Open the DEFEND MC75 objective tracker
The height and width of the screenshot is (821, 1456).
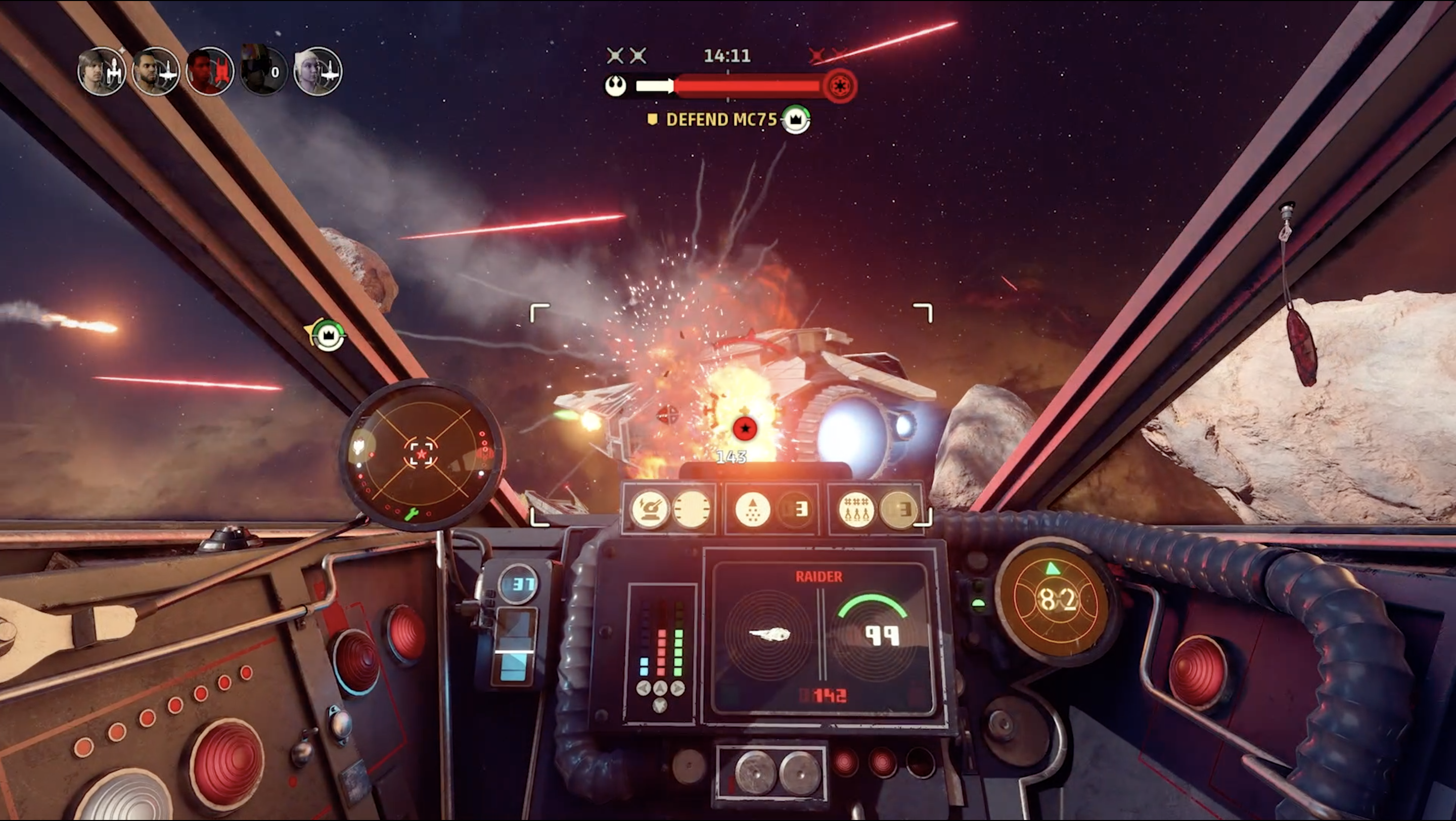[x=720, y=120]
